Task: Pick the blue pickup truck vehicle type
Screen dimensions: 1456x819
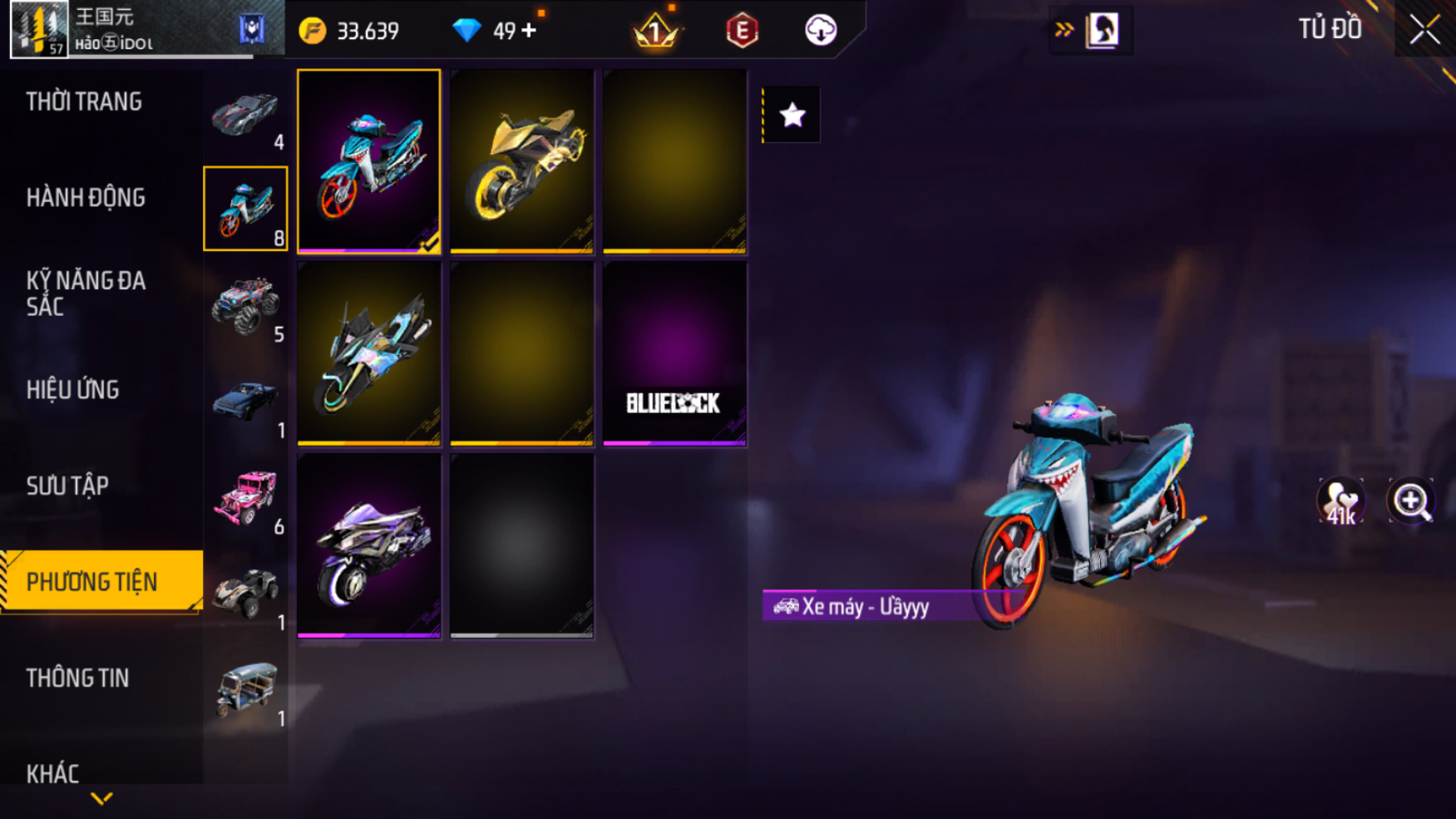Action: (x=245, y=402)
